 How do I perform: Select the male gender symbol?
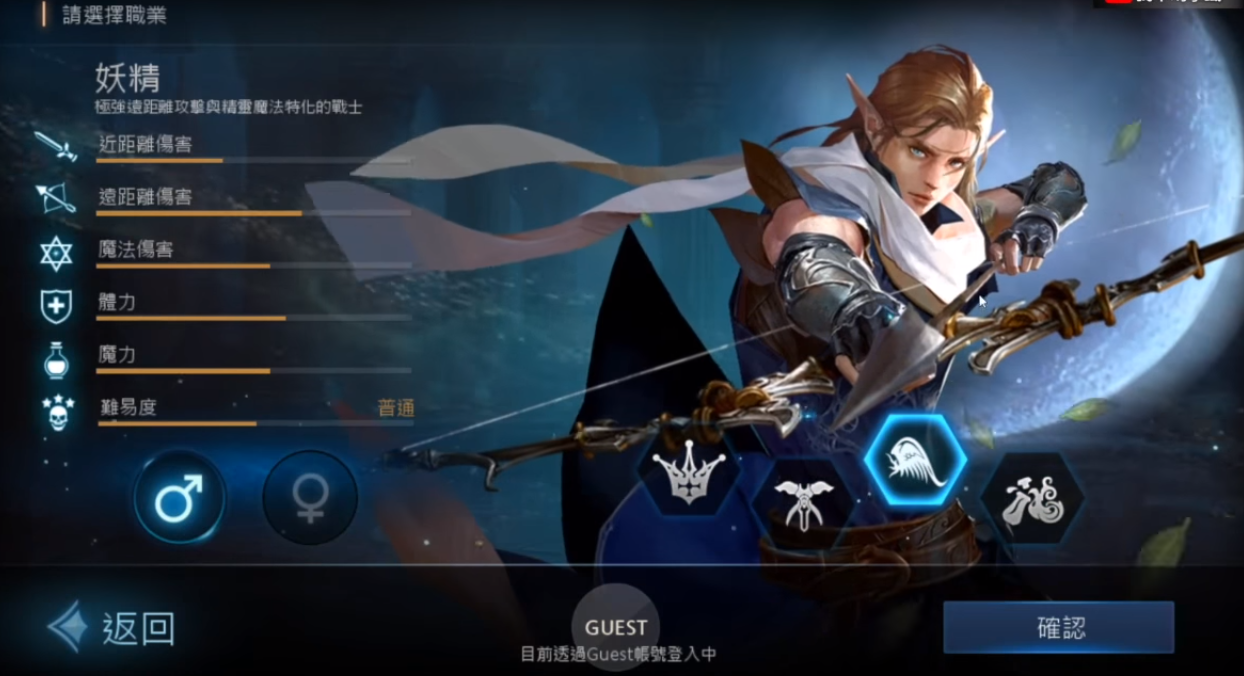[x=180, y=497]
